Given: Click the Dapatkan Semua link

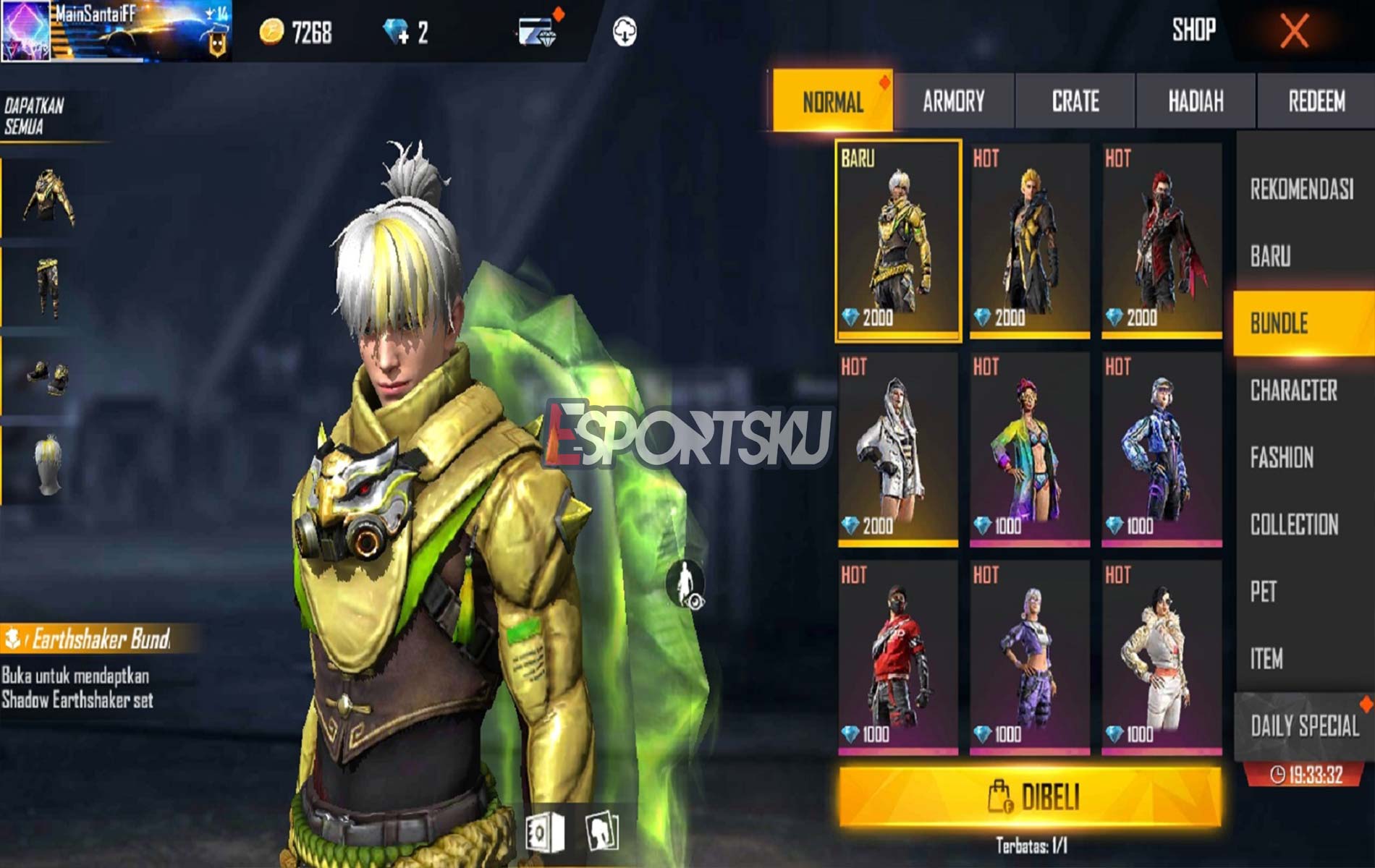Looking at the screenshot, I should (33, 116).
